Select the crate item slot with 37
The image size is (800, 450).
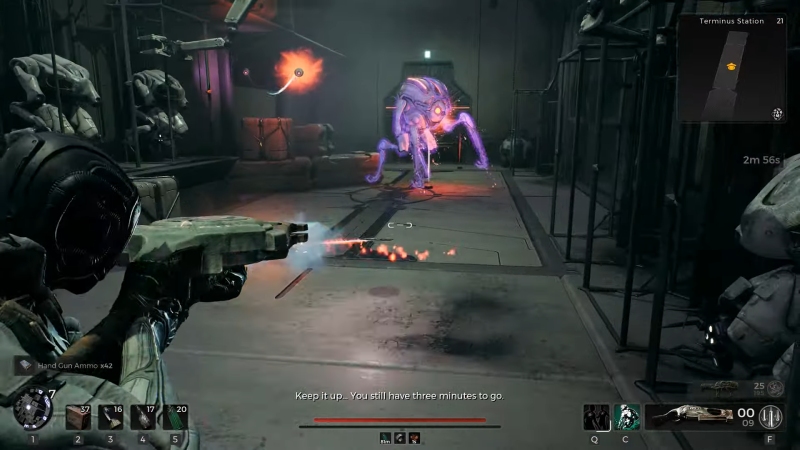[x=78, y=416]
